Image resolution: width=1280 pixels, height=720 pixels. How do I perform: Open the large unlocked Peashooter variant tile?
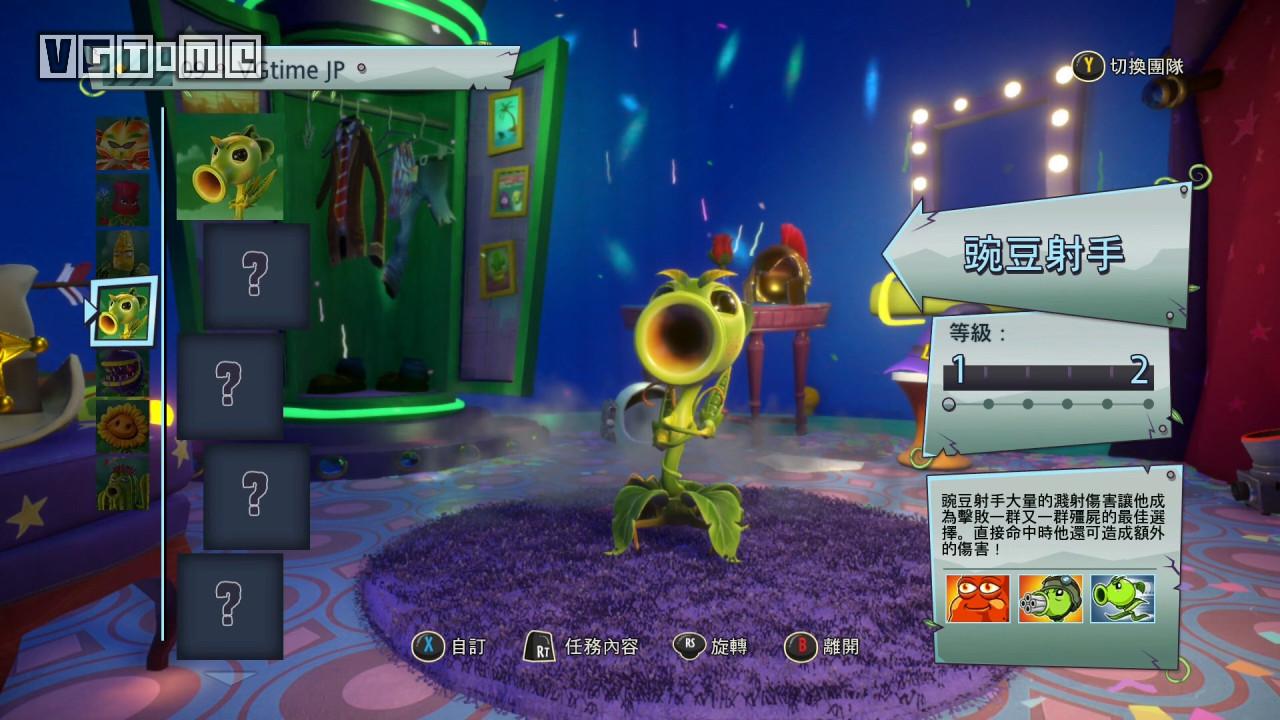tap(230, 167)
